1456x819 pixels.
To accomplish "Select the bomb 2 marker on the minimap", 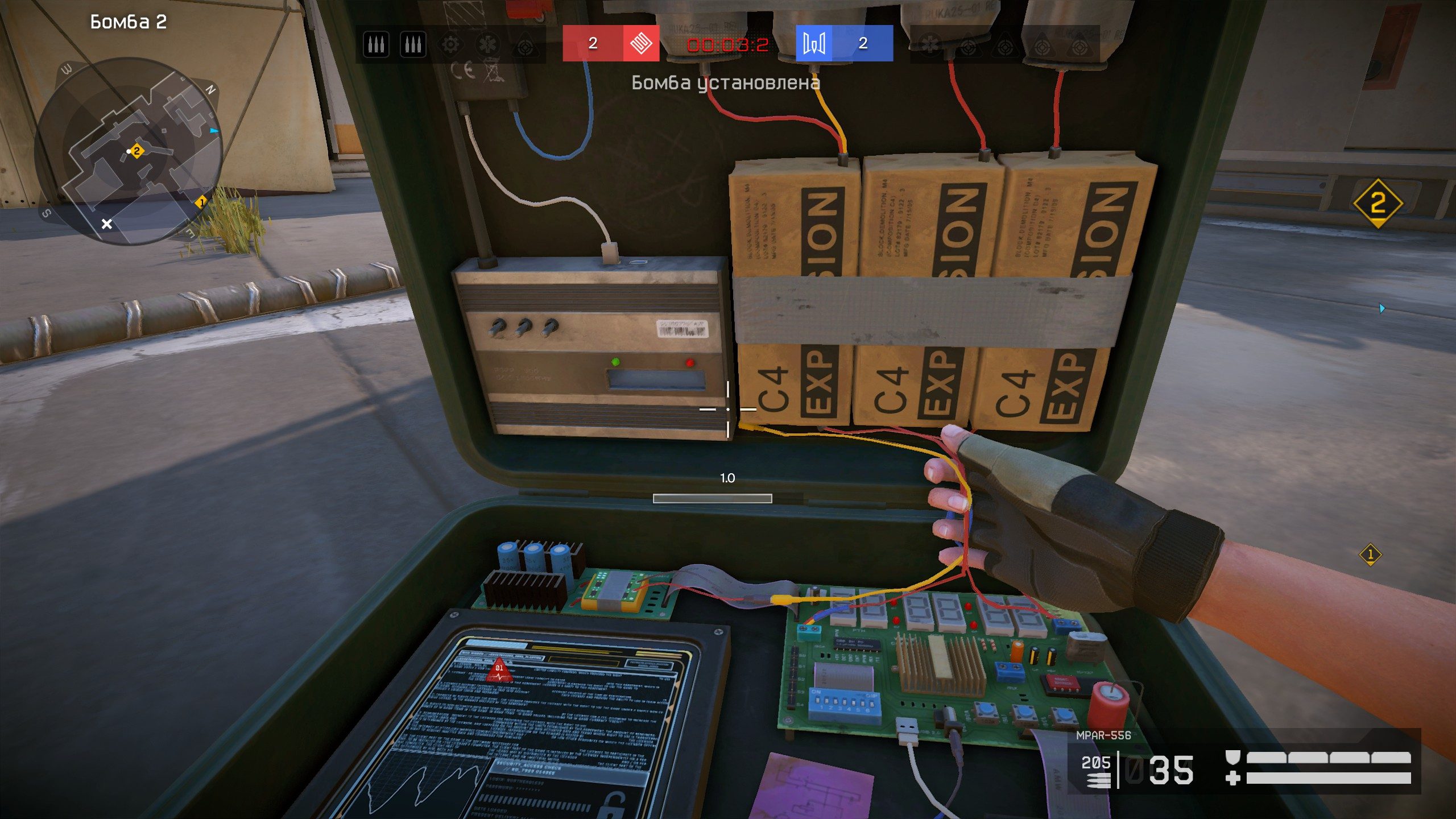I will 136,151.
